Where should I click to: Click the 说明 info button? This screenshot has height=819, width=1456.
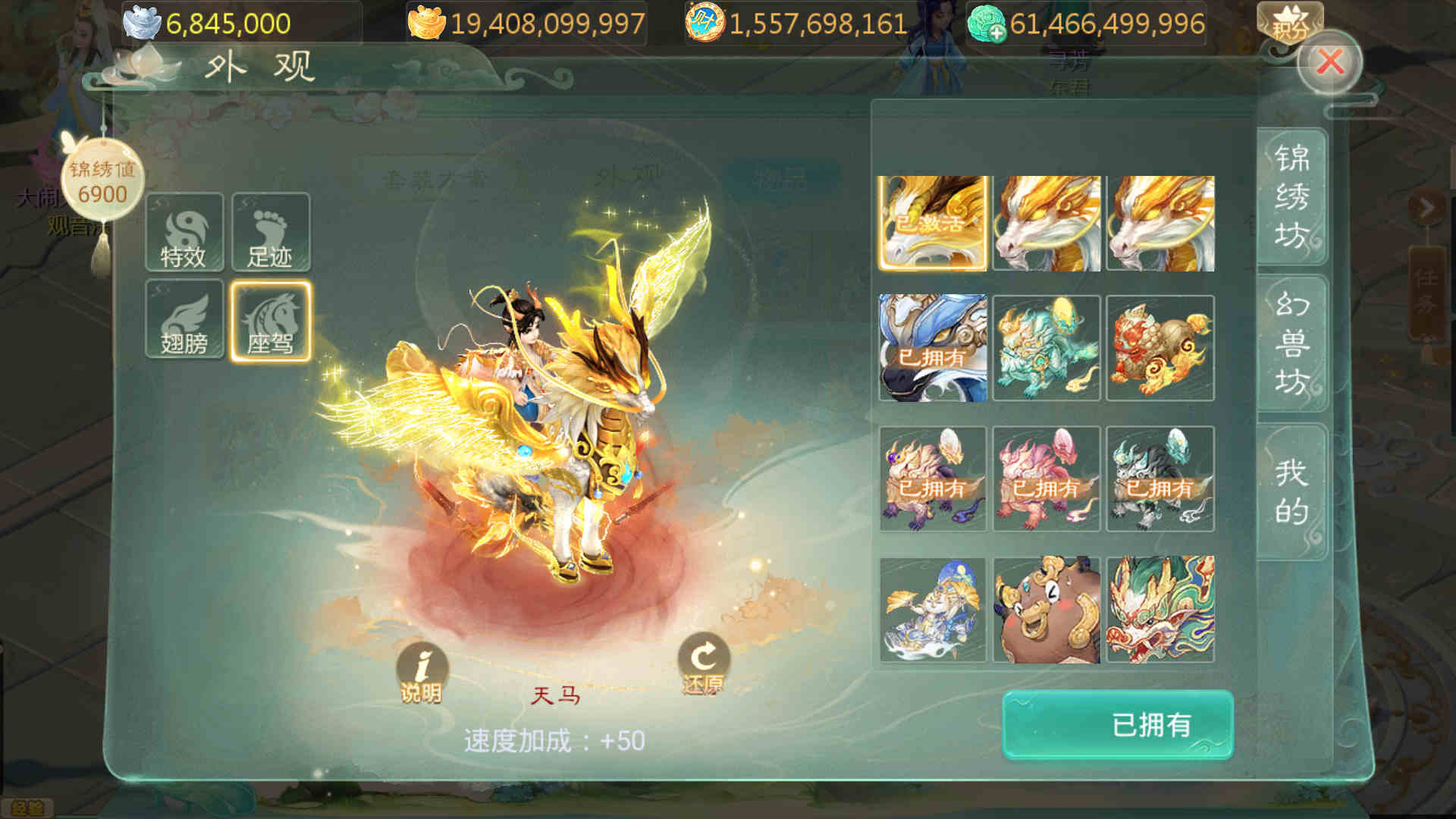pyautogui.click(x=422, y=673)
